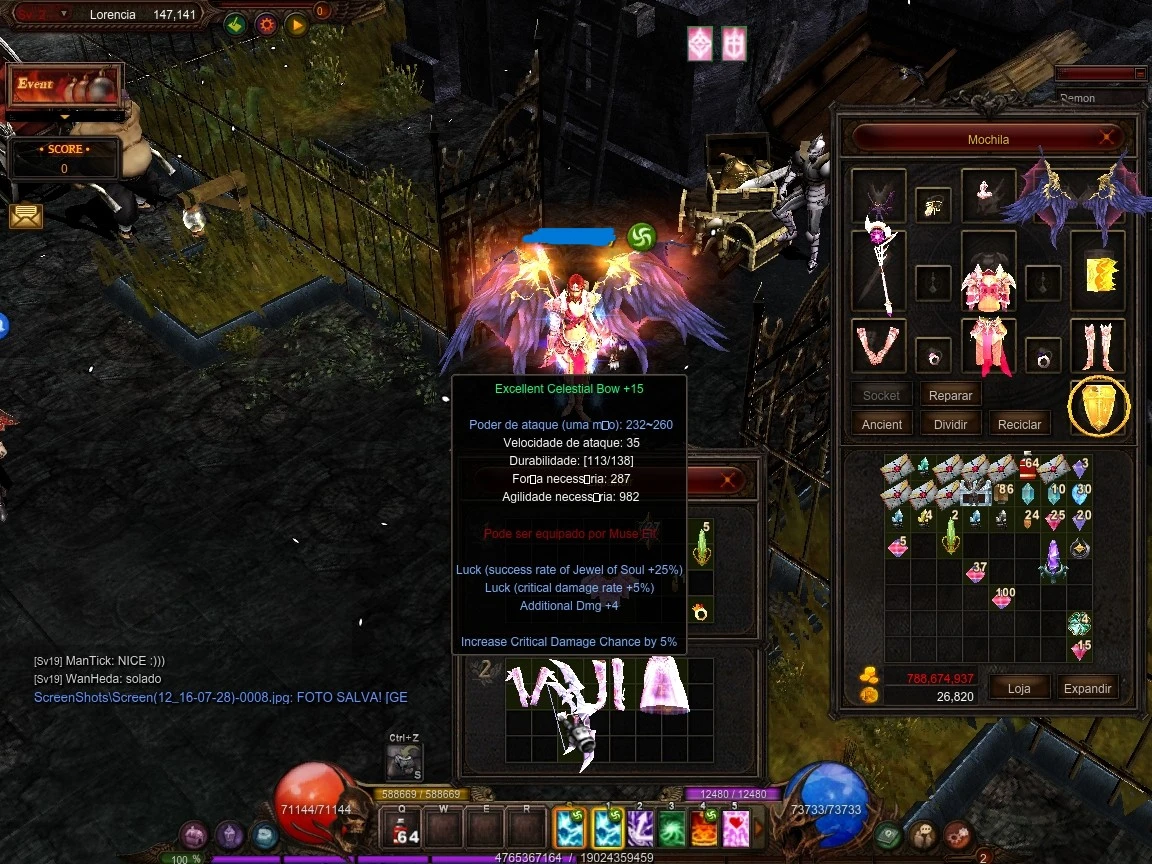Choose the Dividir button
The image size is (1152, 864).
point(950,424)
